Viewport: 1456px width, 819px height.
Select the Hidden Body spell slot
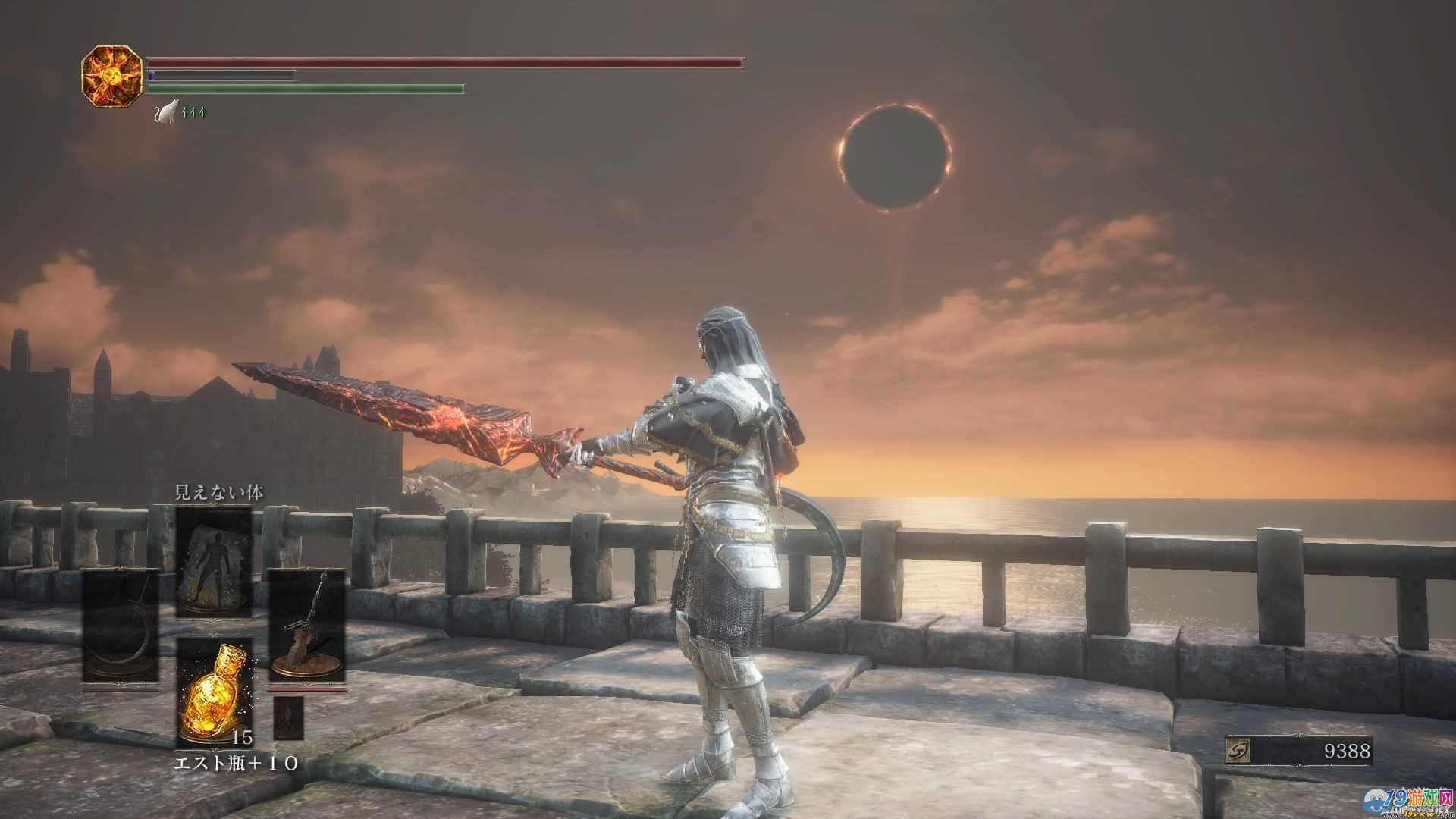coord(214,562)
